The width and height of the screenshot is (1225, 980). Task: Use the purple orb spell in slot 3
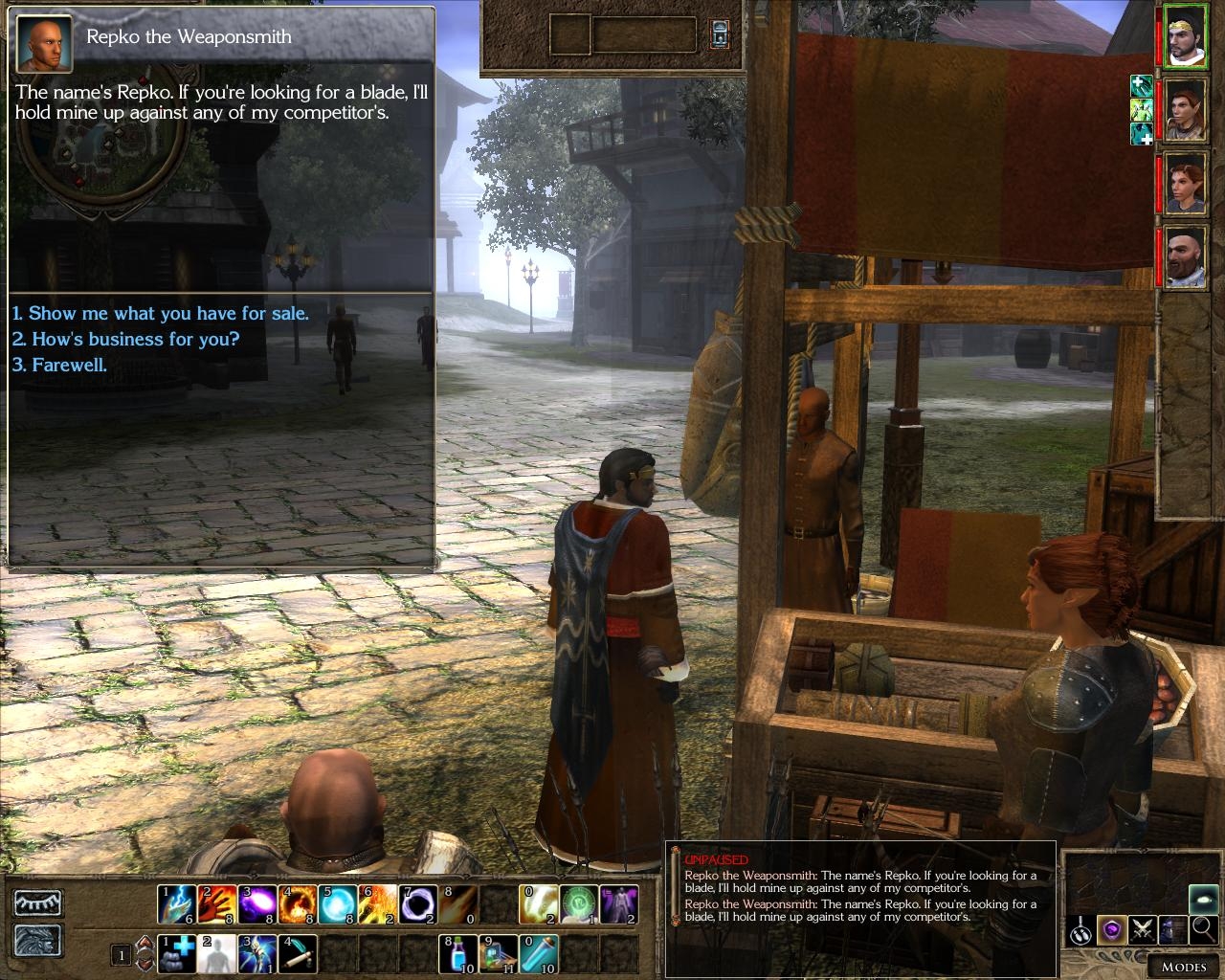tap(257, 903)
